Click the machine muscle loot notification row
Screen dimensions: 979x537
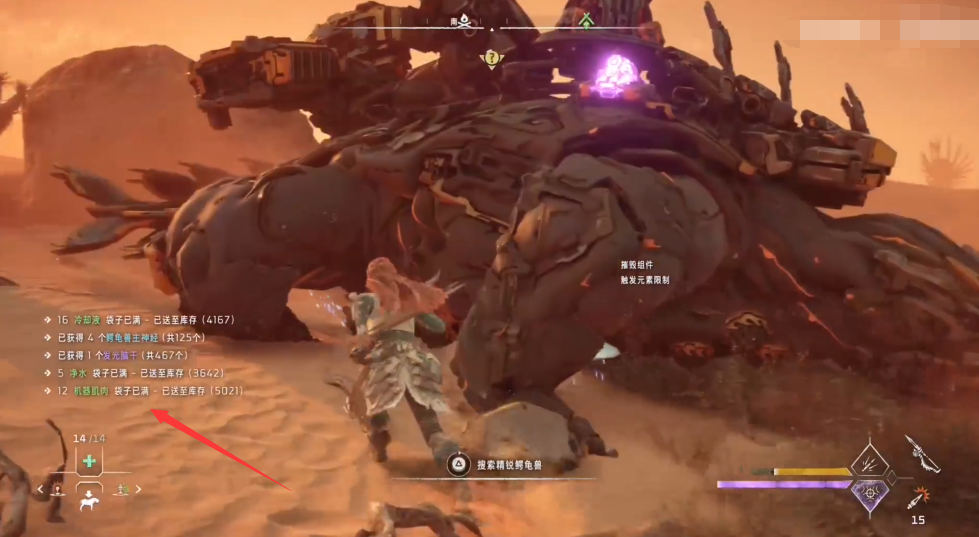140,390
